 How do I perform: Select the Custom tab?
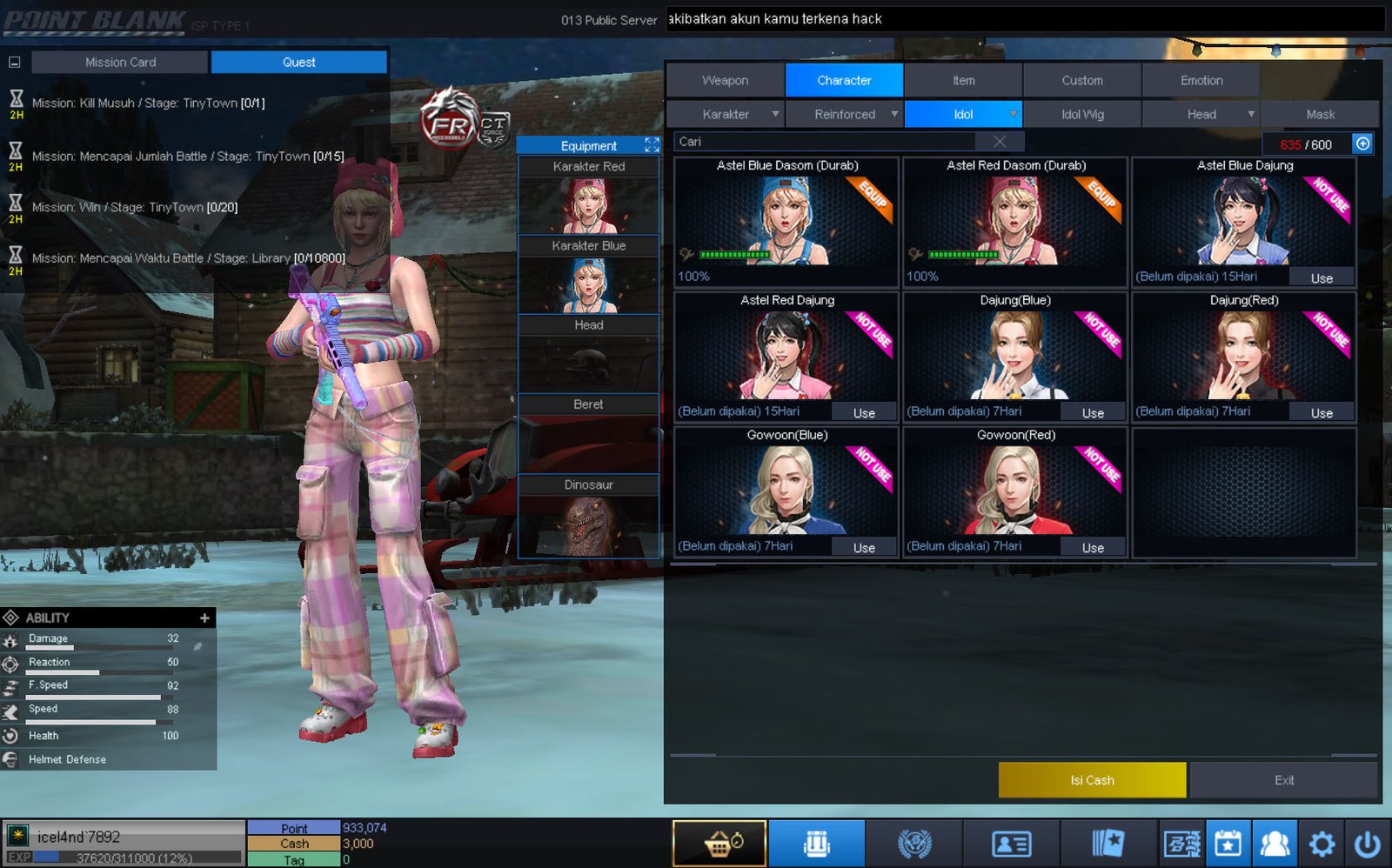(1081, 80)
